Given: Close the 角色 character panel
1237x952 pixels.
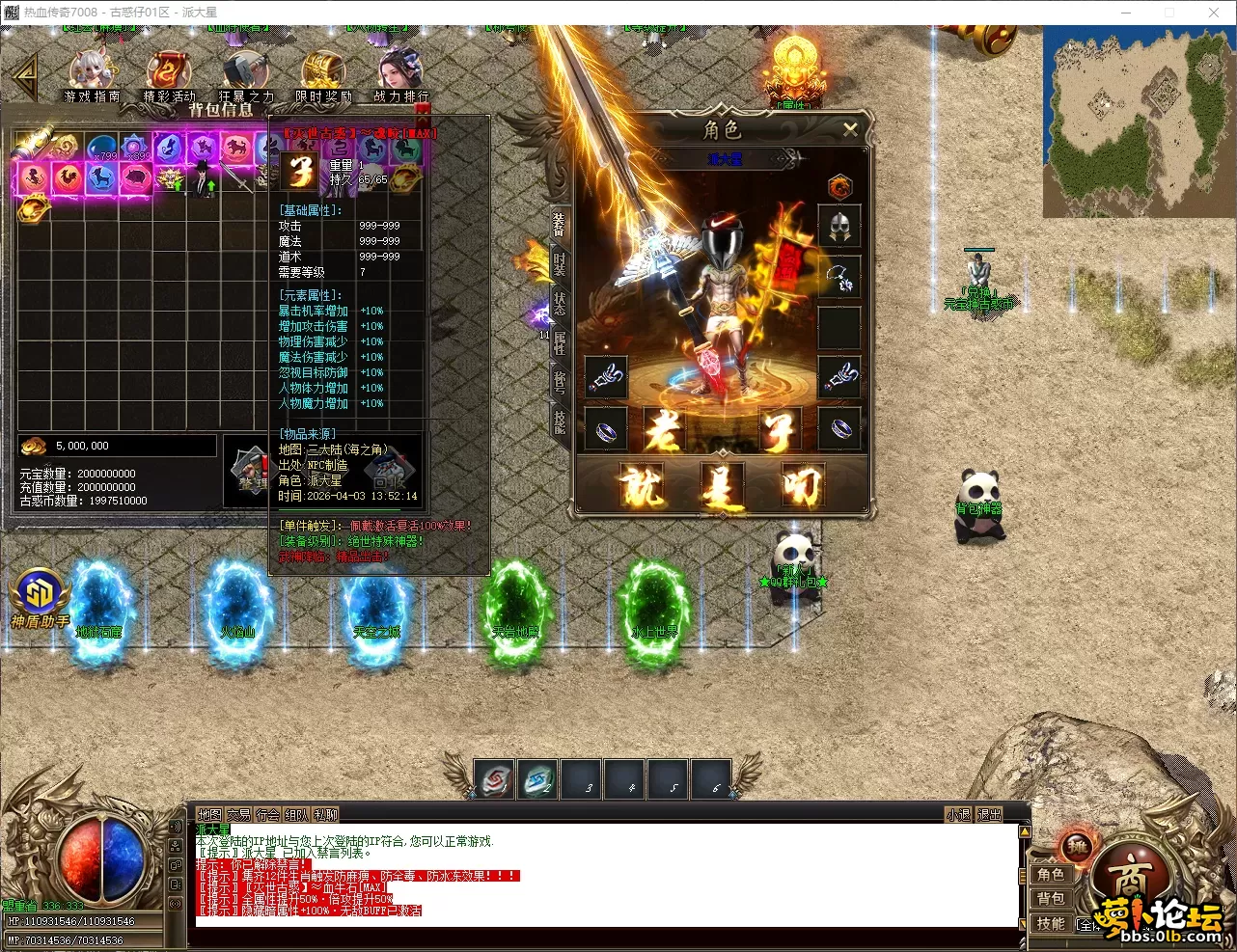Looking at the screenshot, I should [x=850, y=129].
